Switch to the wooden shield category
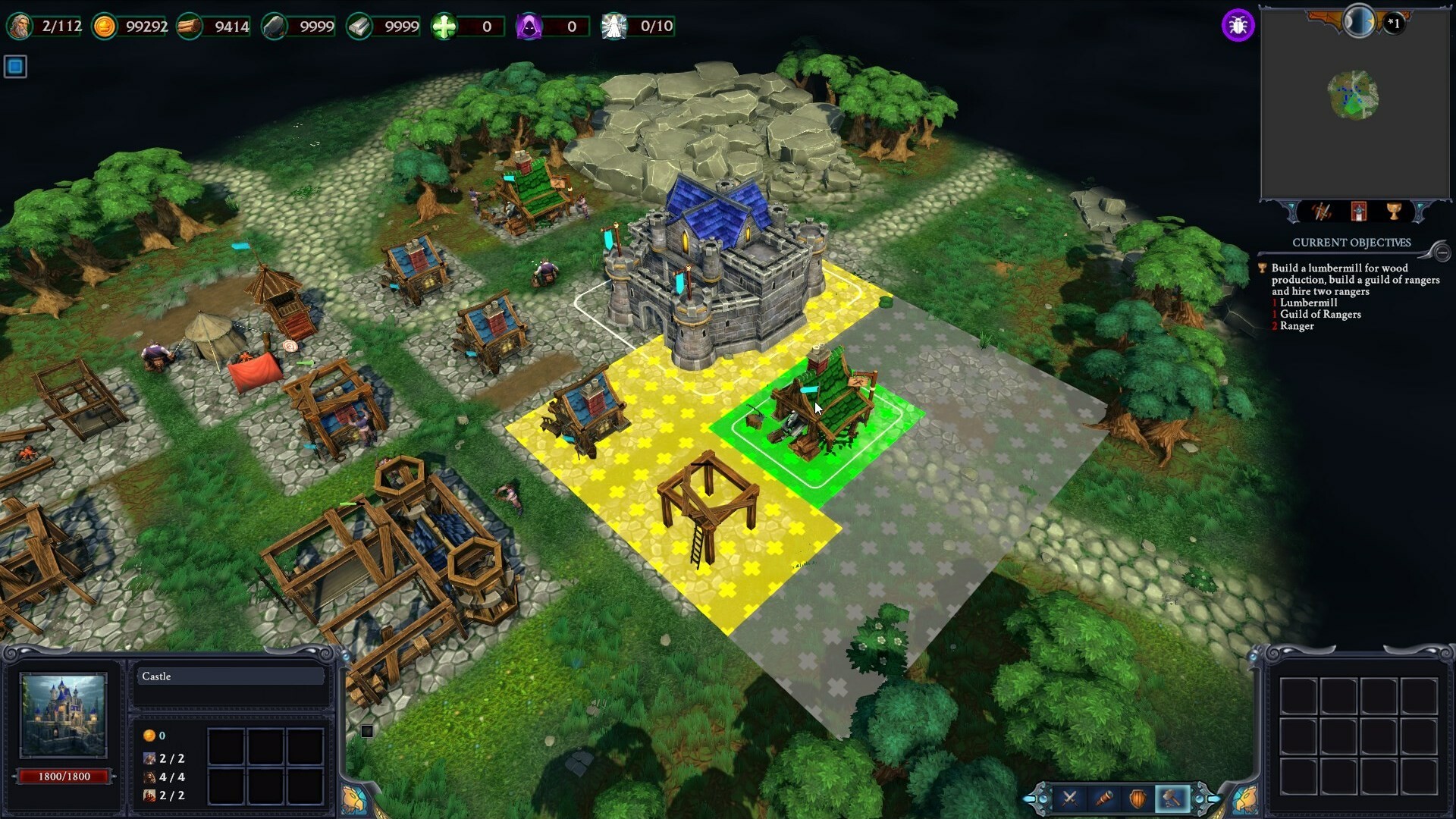Image resolution: width=1456 pixels, height=819 pixels. (1138, 798)
